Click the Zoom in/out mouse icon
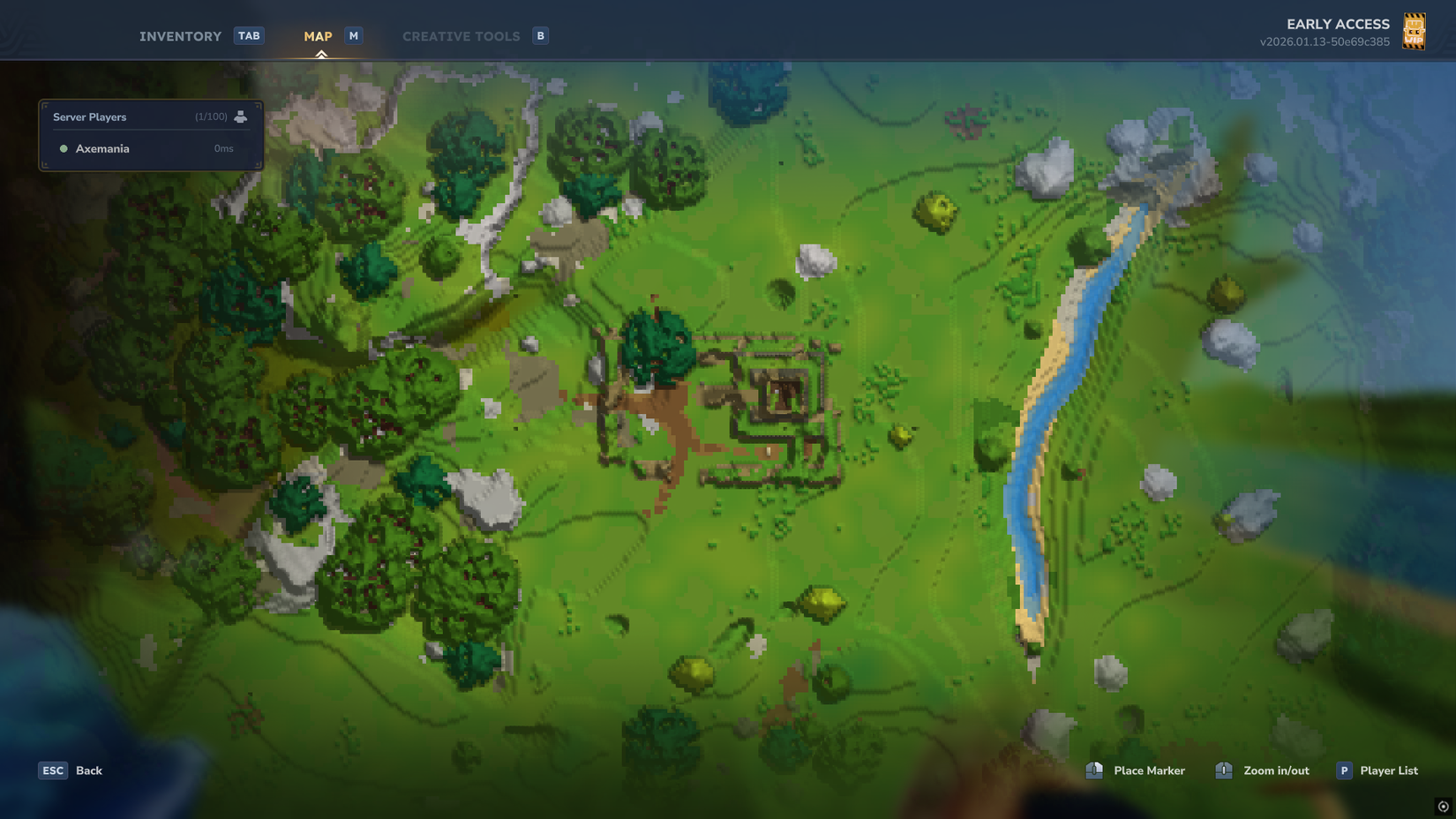Image resolution: width=1456 pixels, height=819 pixels. 1224,770
